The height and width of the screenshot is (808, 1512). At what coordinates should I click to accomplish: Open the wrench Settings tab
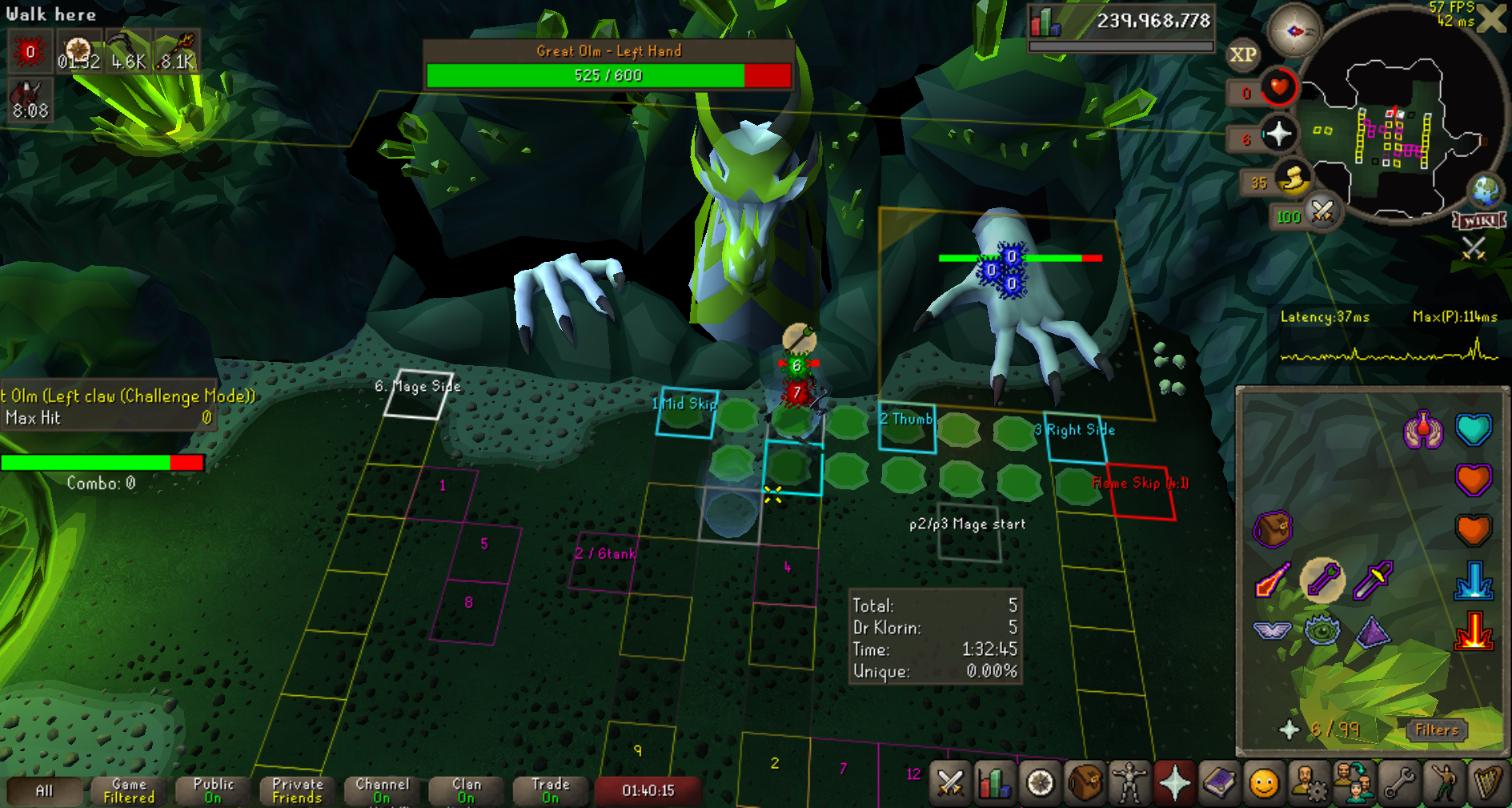click(1398, 782)
